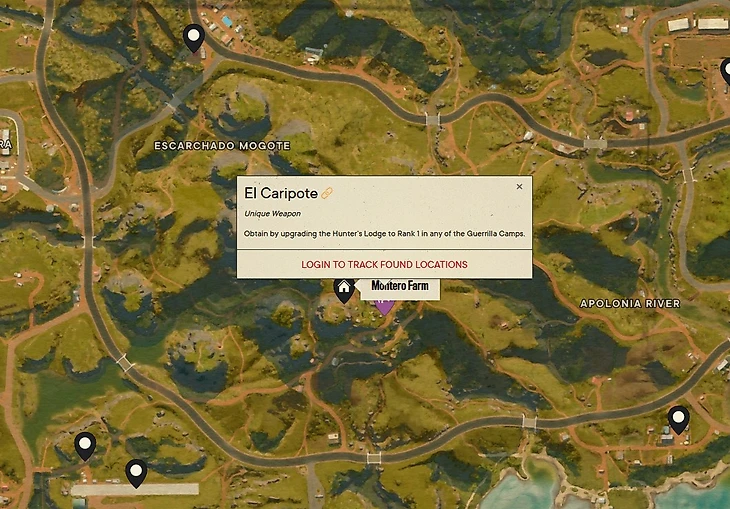Select the pin marker north of Escarchado Mogote
Image resolution: width=730 pixels, height=509 pixels.
point(193,38)
